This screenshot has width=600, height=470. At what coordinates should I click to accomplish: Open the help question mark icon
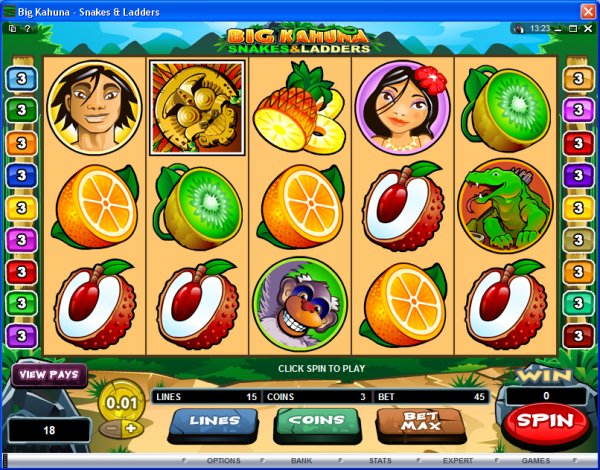[x=29, y=29]
